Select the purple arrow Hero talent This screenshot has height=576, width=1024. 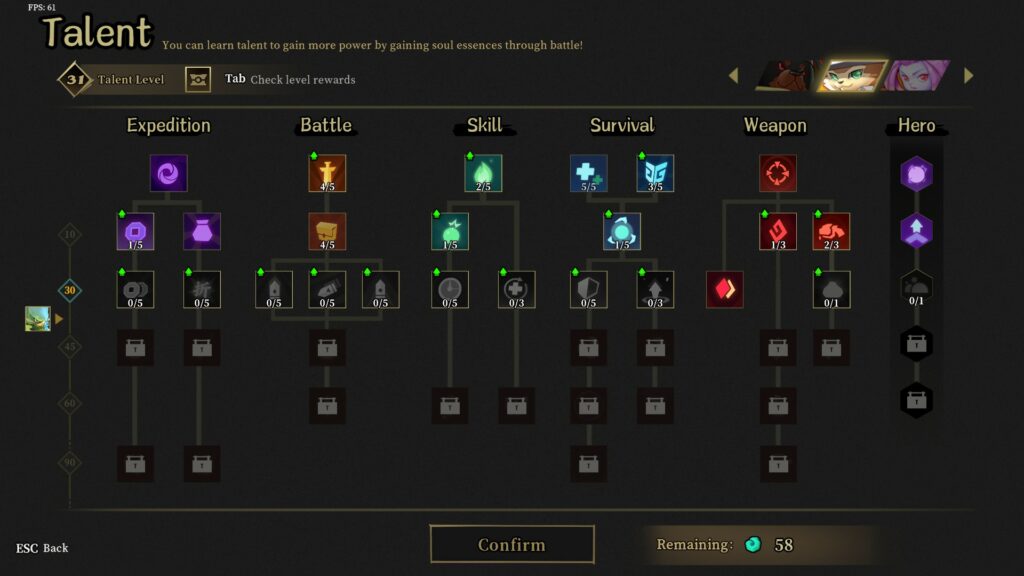[x=916, y=231]
